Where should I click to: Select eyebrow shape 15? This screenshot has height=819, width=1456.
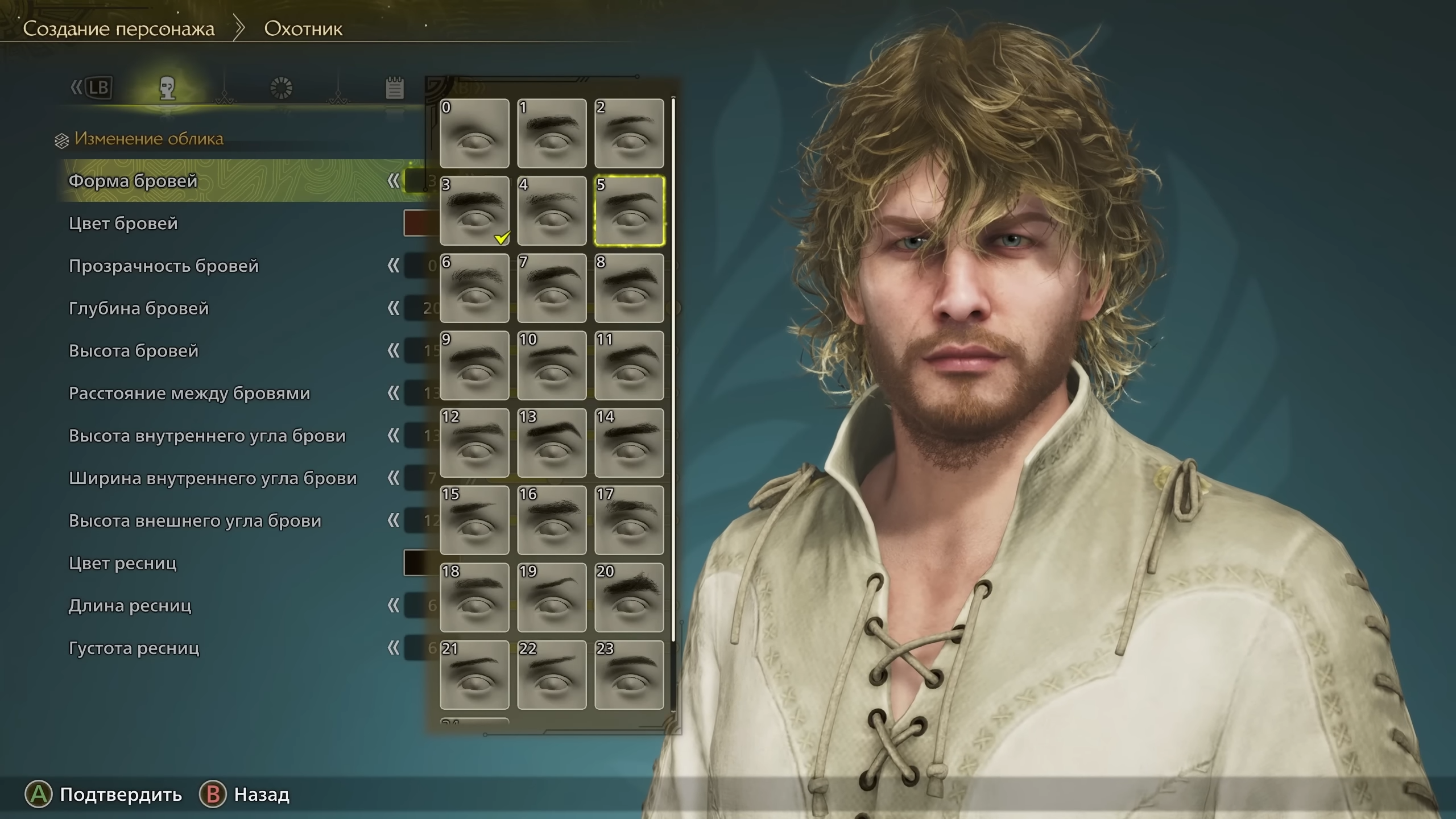click(474, 520)
